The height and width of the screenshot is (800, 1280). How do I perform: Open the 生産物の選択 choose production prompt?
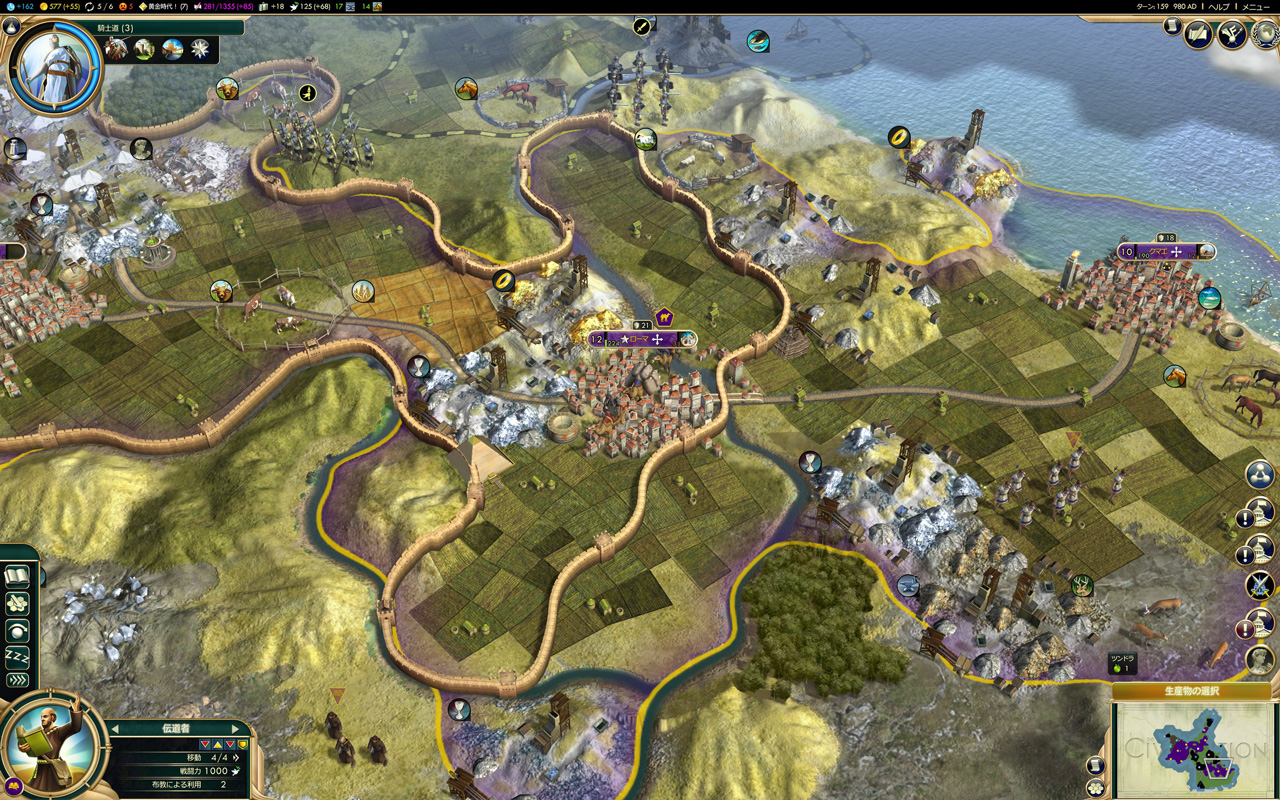1191,691
